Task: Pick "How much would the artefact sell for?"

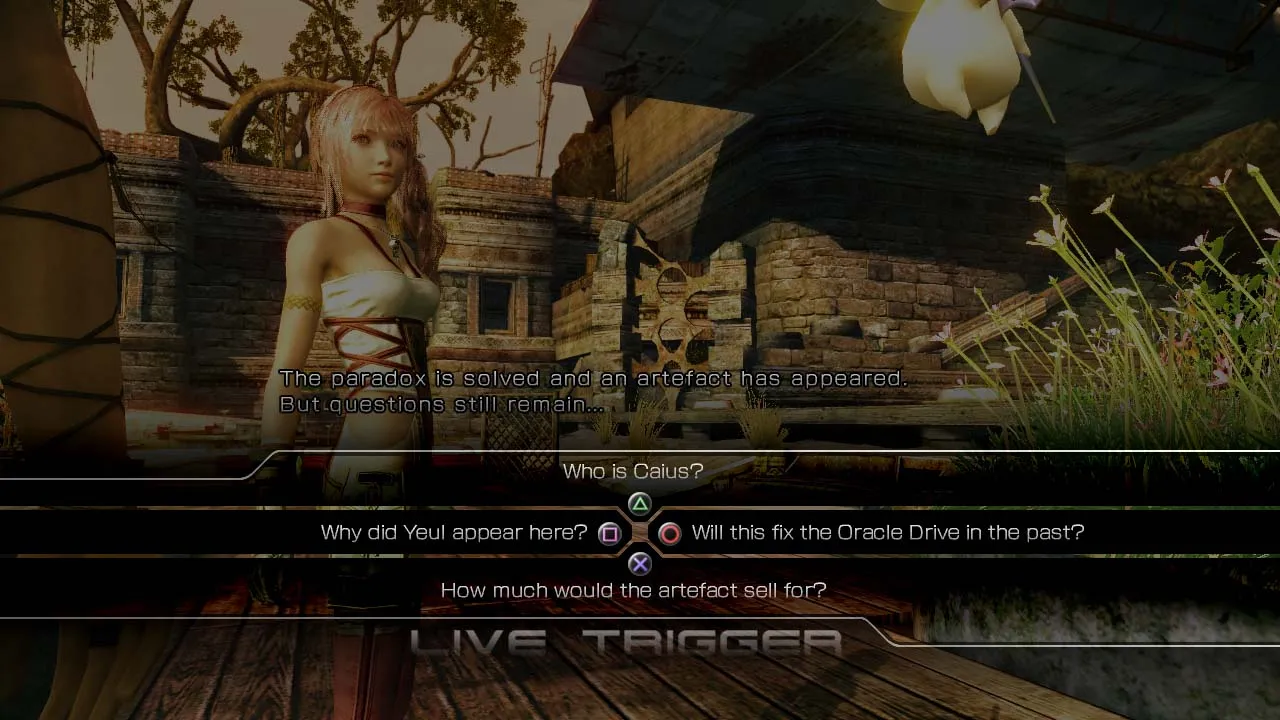Action: click(x=633, y=590)
